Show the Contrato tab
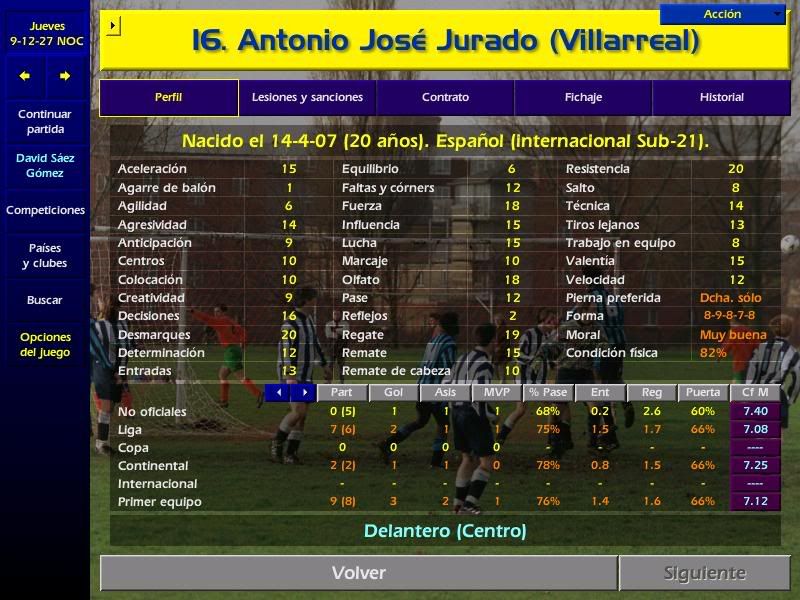The image size is (800, 600). click(445, 98)
